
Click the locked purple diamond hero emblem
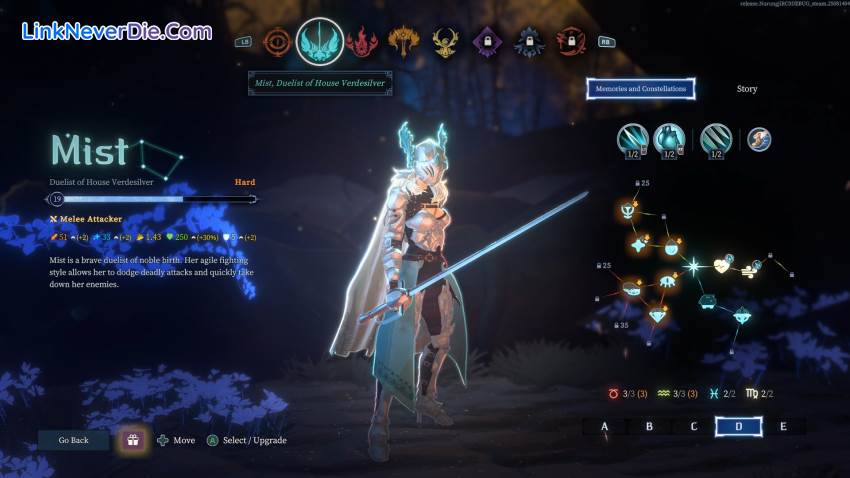pyautogui.click(x=487, y=42)
